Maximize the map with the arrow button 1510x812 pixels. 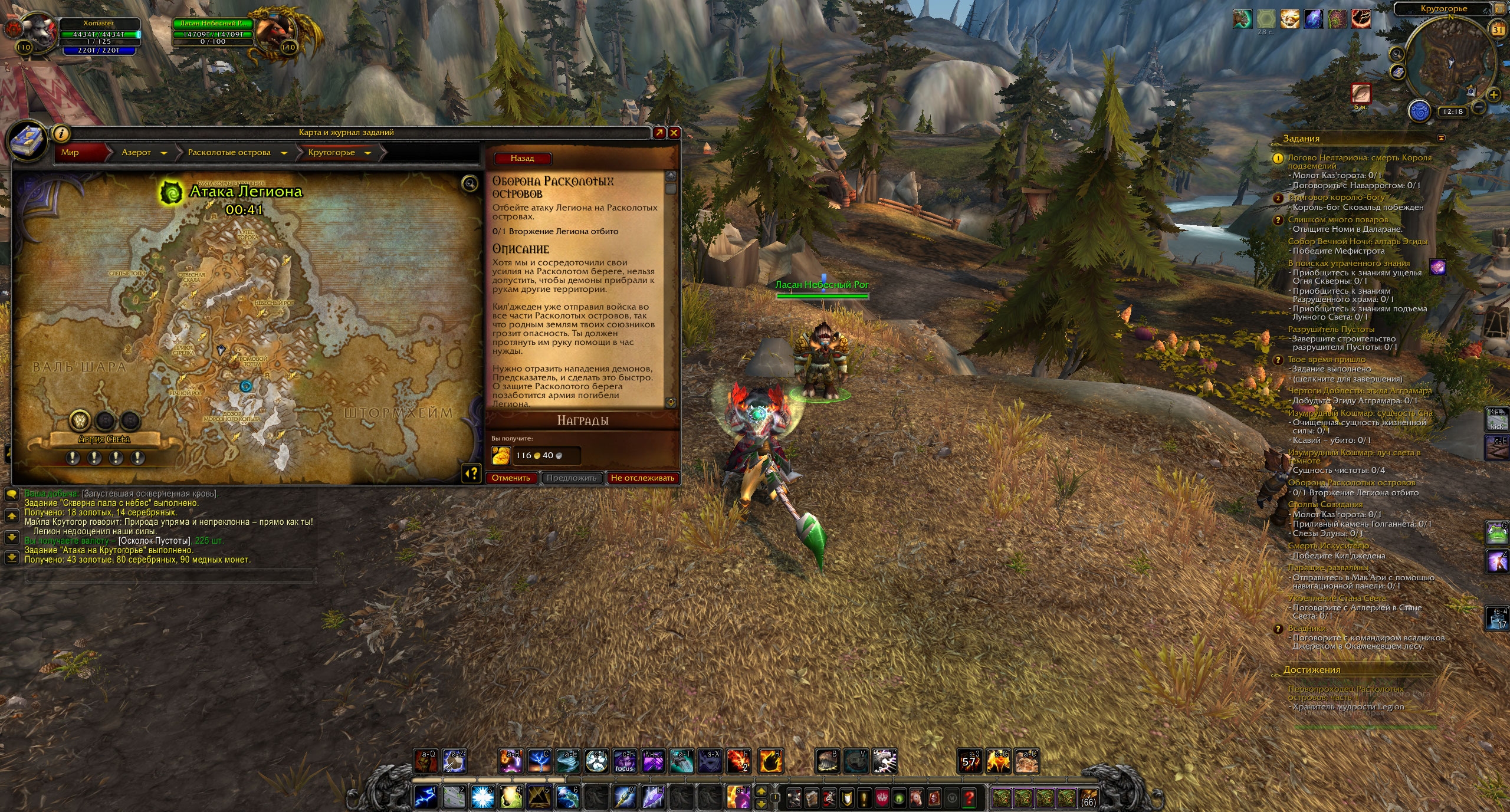tap(659, 133)
